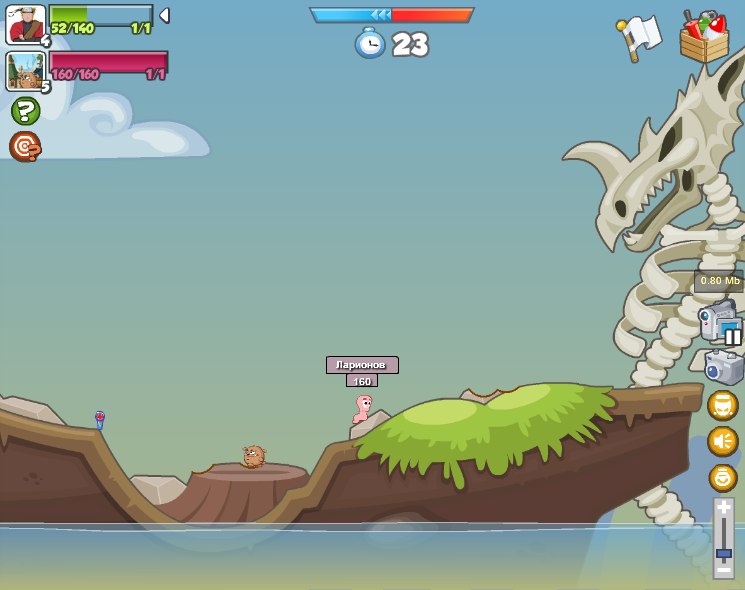
Task: Click the orange round button above the zoom slider
Action: tap(722, 477)
